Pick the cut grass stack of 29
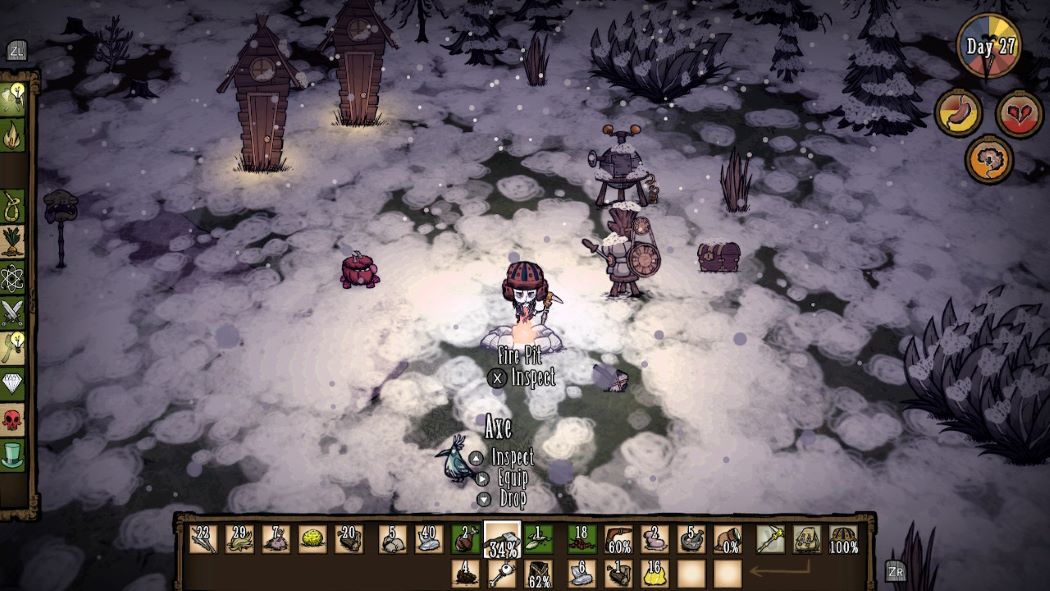 pyautogui.click(x=239, y=539)
